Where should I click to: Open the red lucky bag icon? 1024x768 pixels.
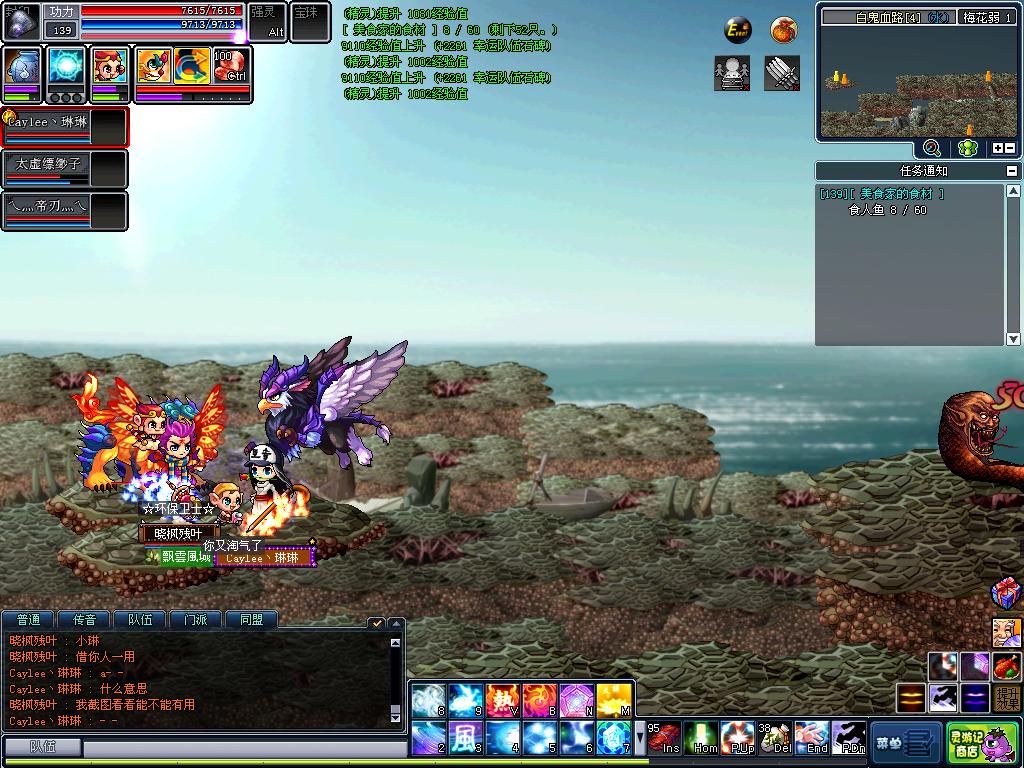tap(784, 31)
